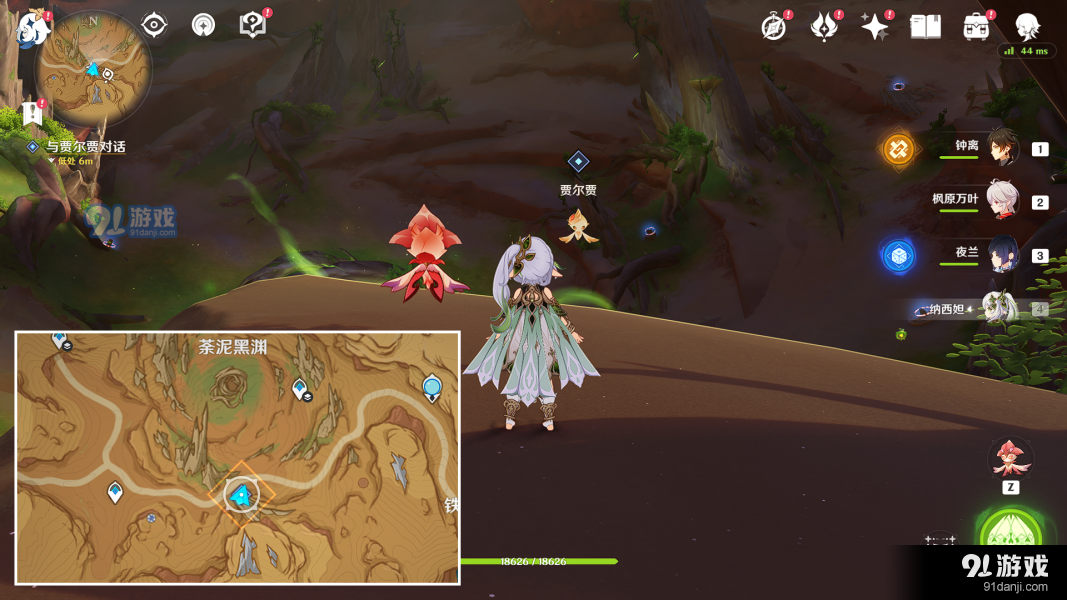Activate the orange geo skill icon
Screen dimensions: 1067x600
click(x=898, y=150)
